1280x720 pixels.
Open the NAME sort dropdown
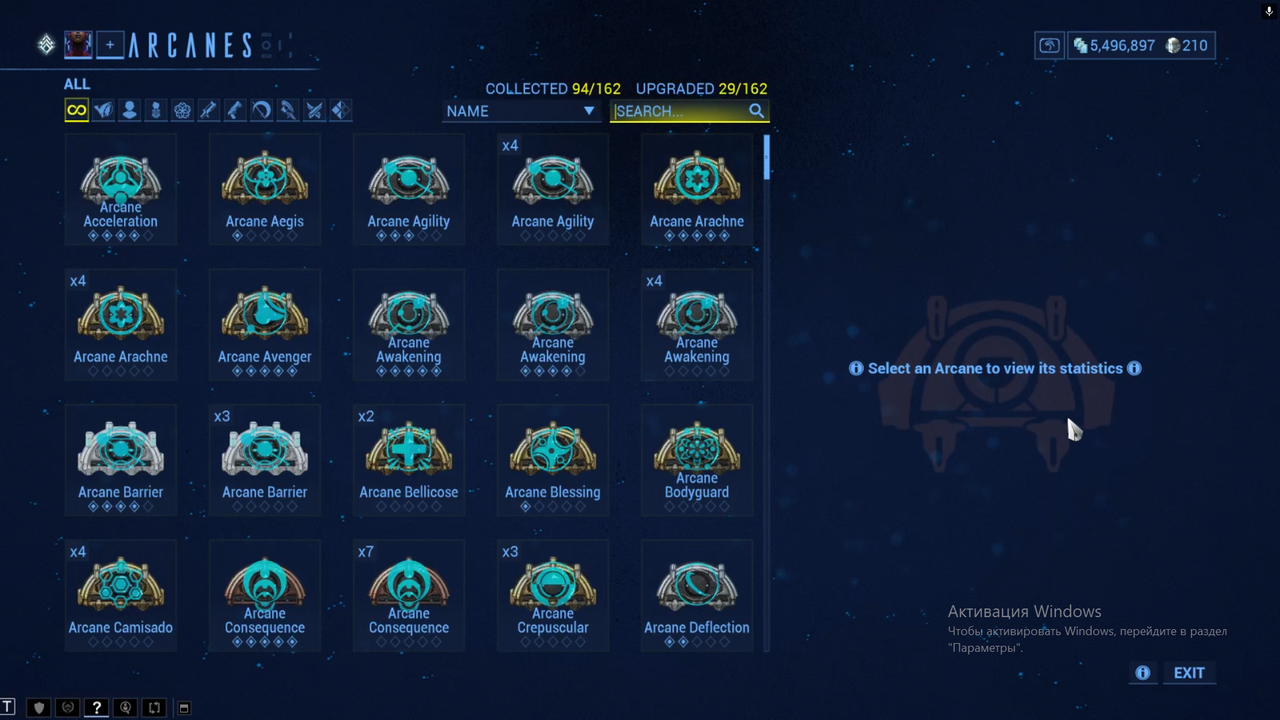520,111
